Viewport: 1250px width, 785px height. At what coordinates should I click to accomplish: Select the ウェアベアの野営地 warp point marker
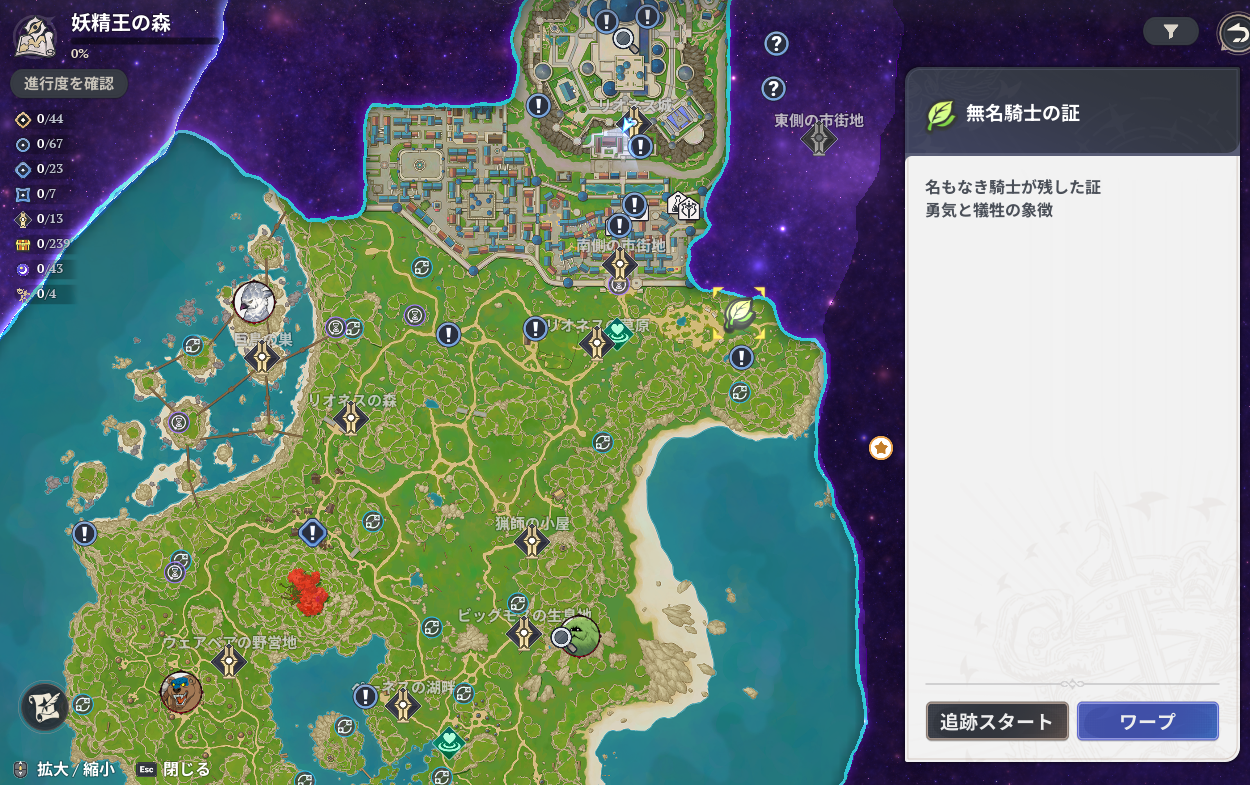click(230, 660)
